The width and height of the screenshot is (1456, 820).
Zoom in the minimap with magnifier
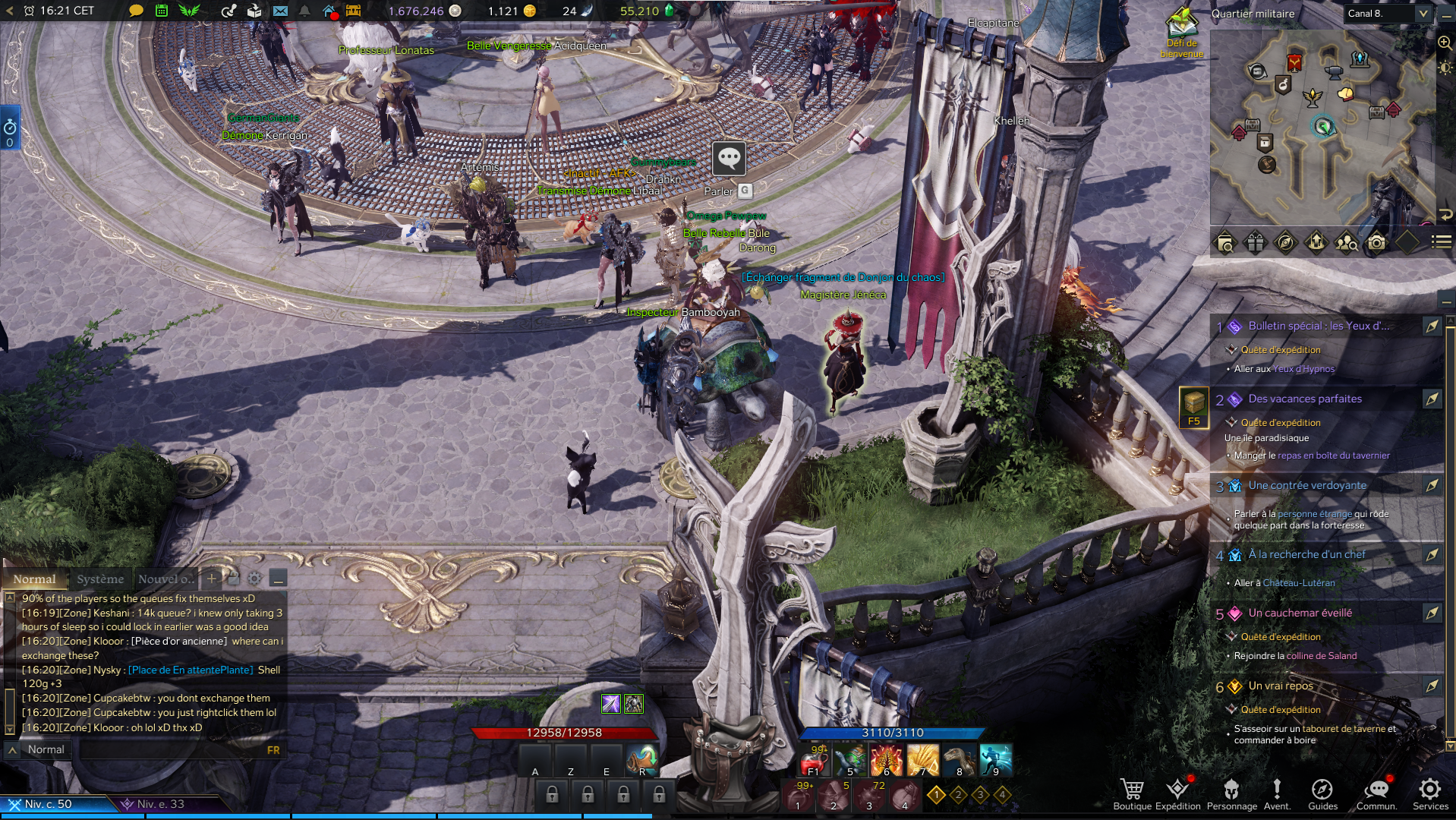pos(1445,43)
